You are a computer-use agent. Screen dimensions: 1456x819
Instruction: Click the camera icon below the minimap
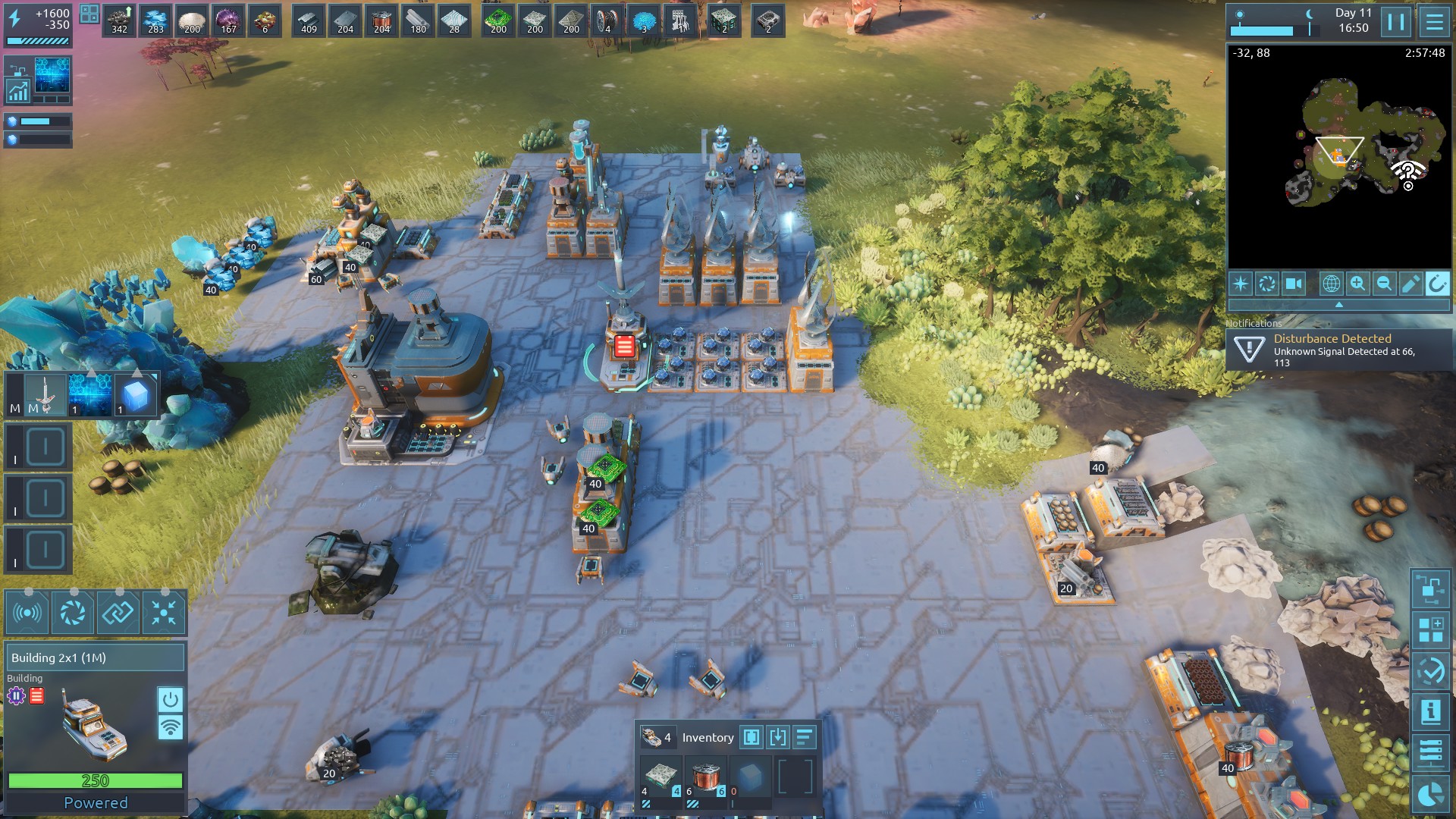click(1293, 284)
